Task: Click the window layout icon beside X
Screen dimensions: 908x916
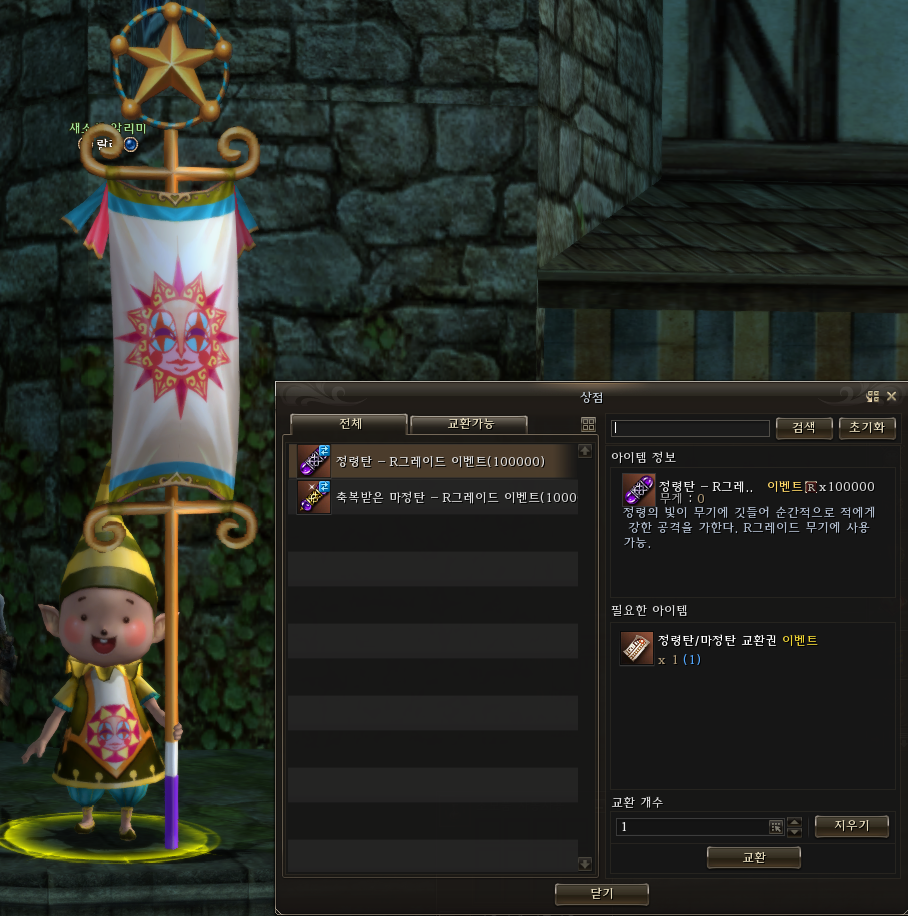Action: click(873, 396)
